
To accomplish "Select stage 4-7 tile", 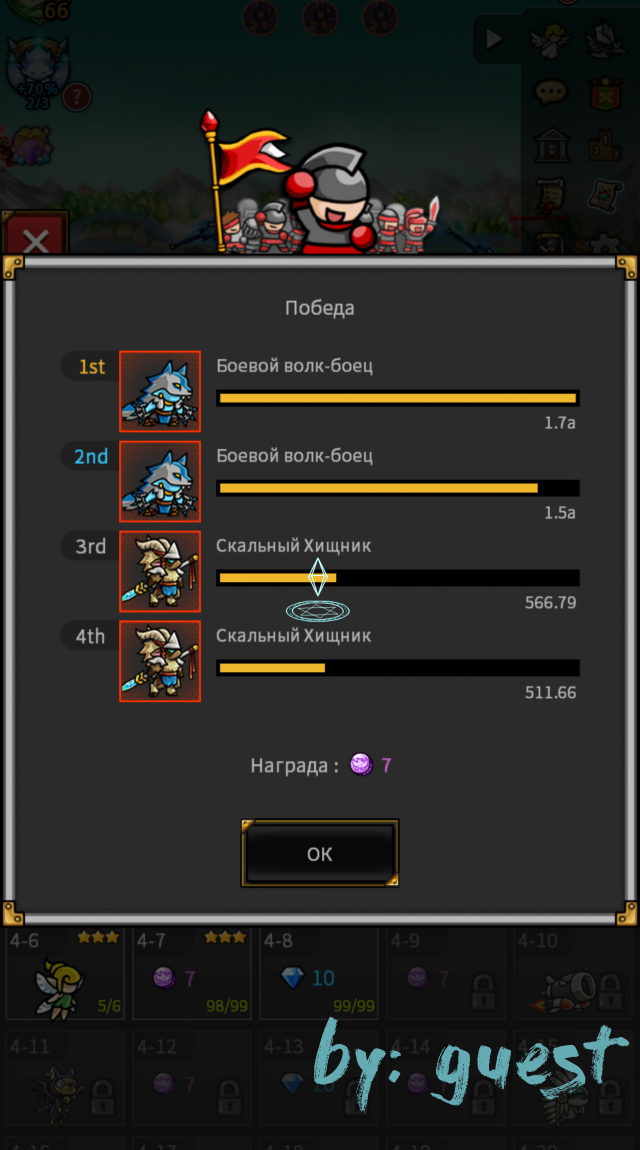I will pos(190,973).
